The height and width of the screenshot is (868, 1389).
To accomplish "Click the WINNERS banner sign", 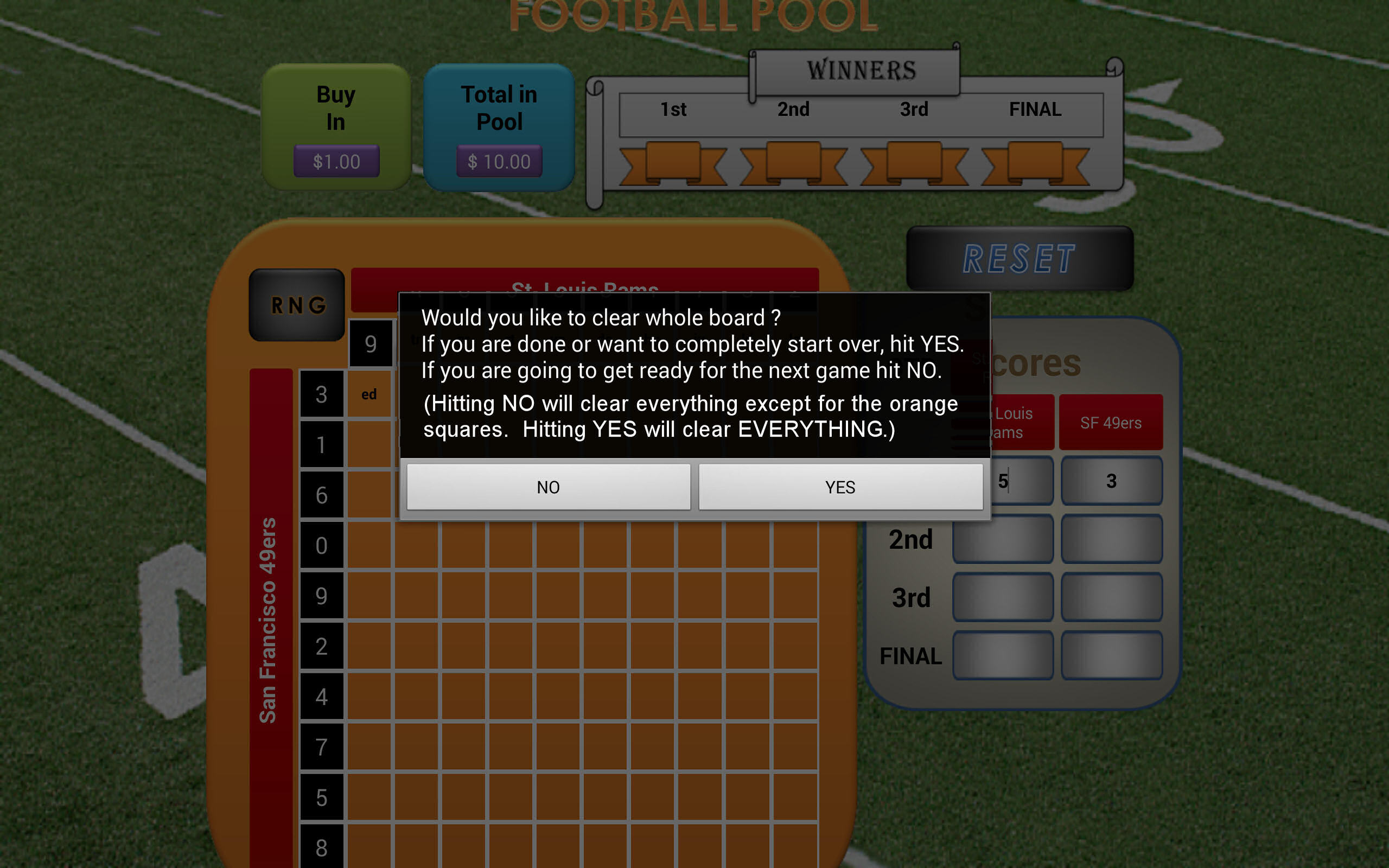I will [x=855, y=69].
